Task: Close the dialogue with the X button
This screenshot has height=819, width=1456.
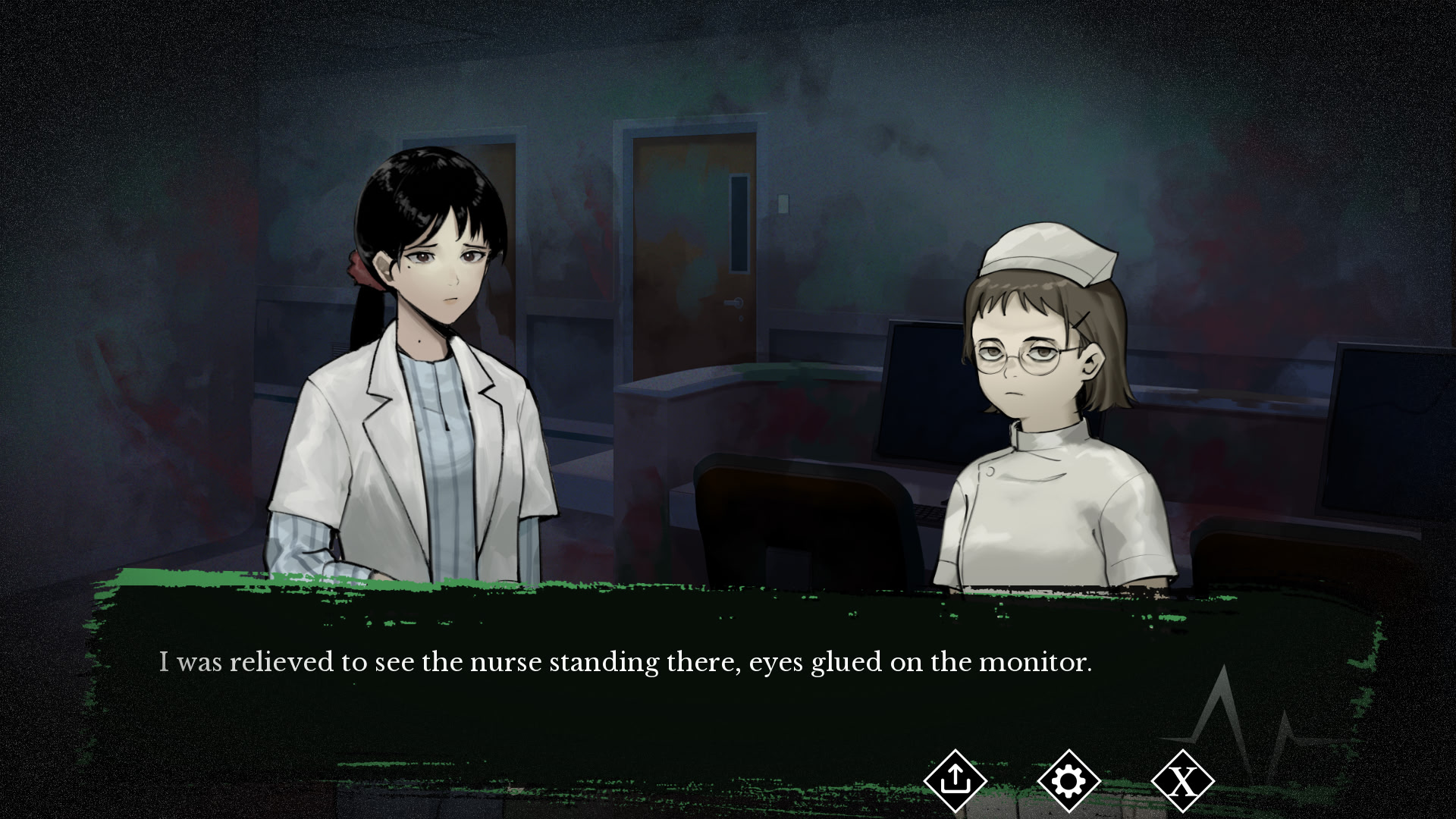Action: tap(1182, 780)
